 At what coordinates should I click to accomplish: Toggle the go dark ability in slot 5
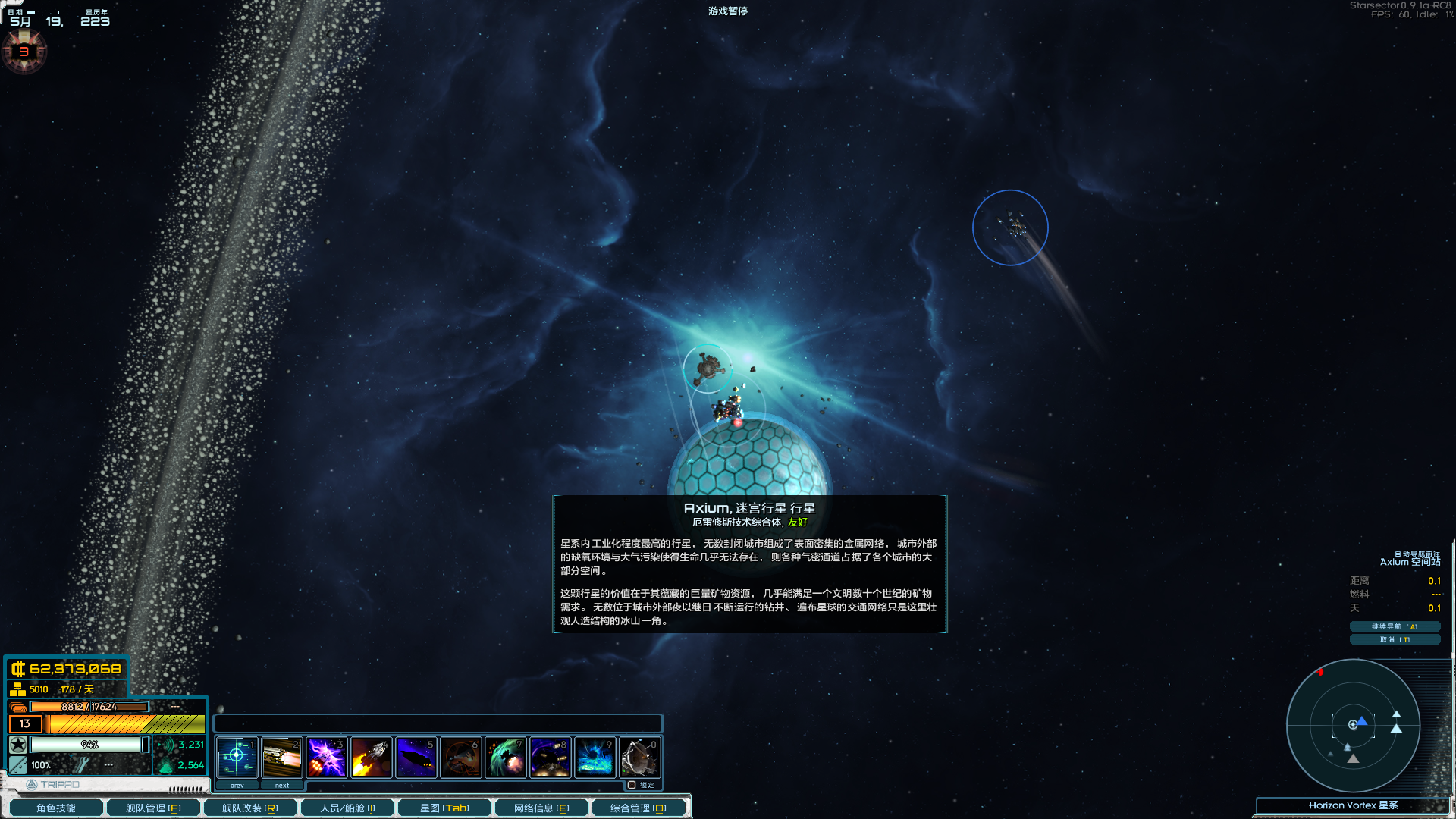pos(416,757)
